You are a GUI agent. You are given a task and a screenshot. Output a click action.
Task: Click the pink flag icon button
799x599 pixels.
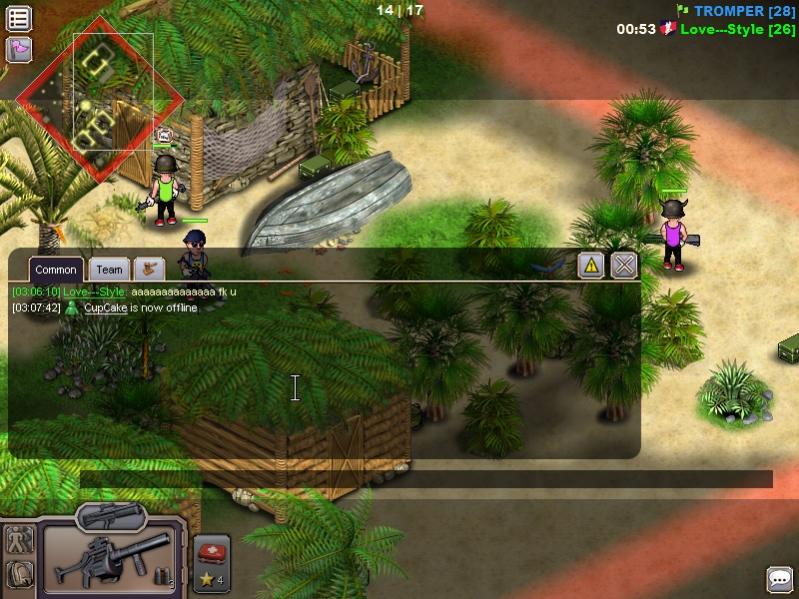[x=18, y=49]
